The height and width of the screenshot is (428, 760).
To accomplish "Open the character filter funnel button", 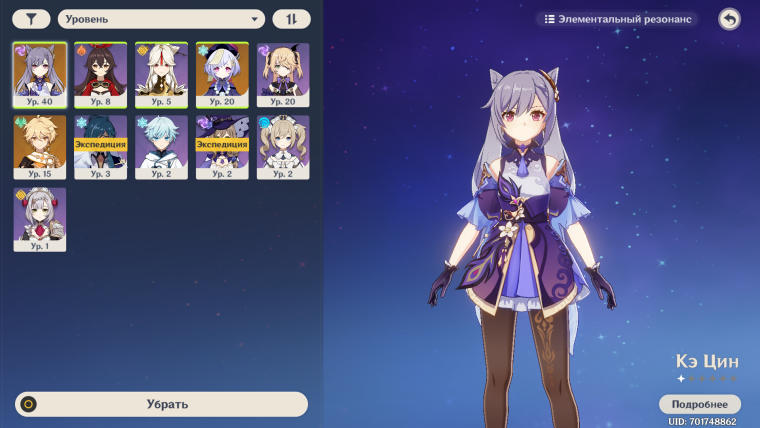I will (31, 19).
